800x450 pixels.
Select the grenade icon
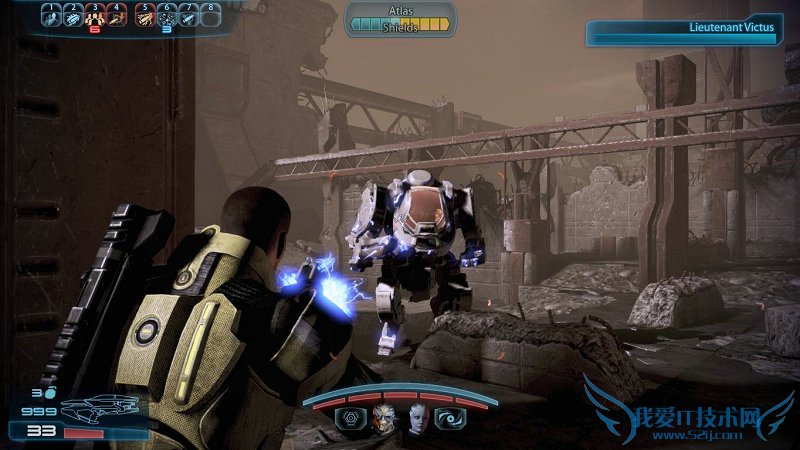(48, 392)
